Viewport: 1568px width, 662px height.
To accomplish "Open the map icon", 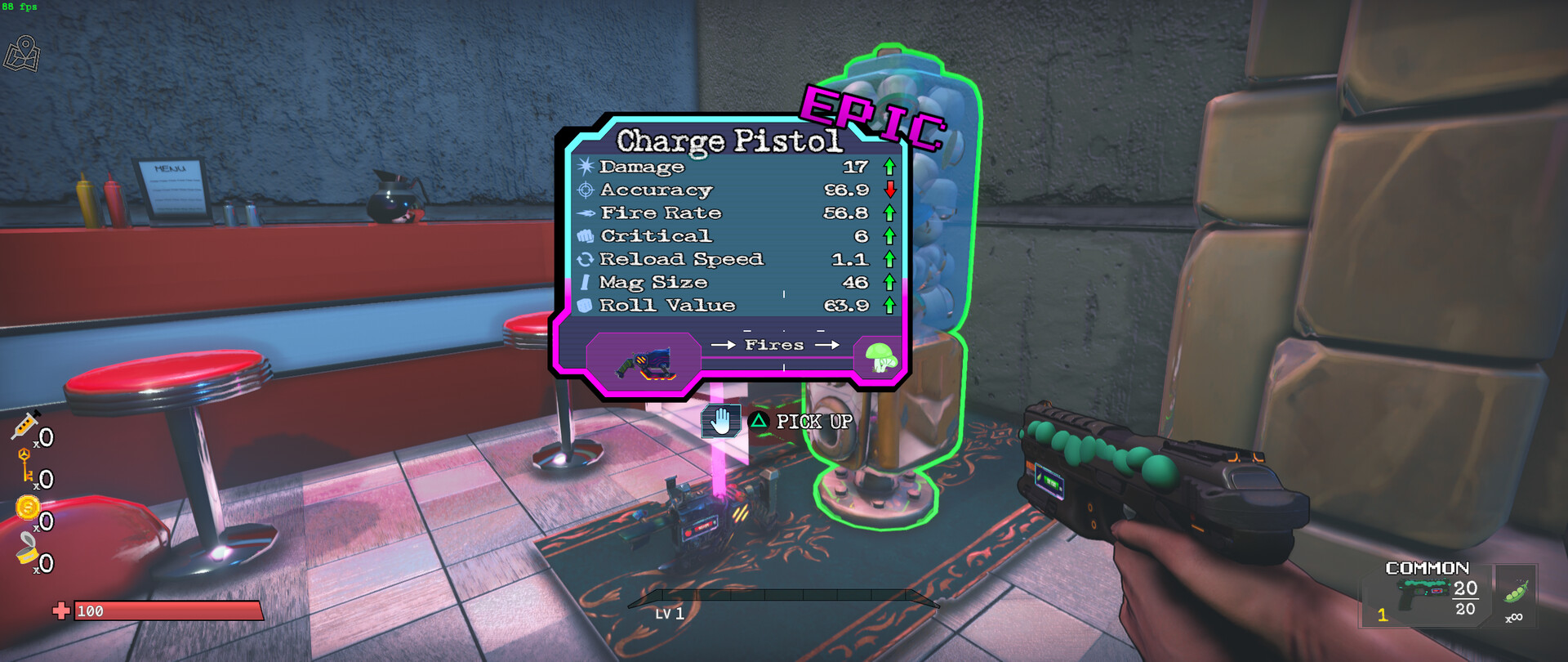I will pyautogui.click(x=22, y=54).
